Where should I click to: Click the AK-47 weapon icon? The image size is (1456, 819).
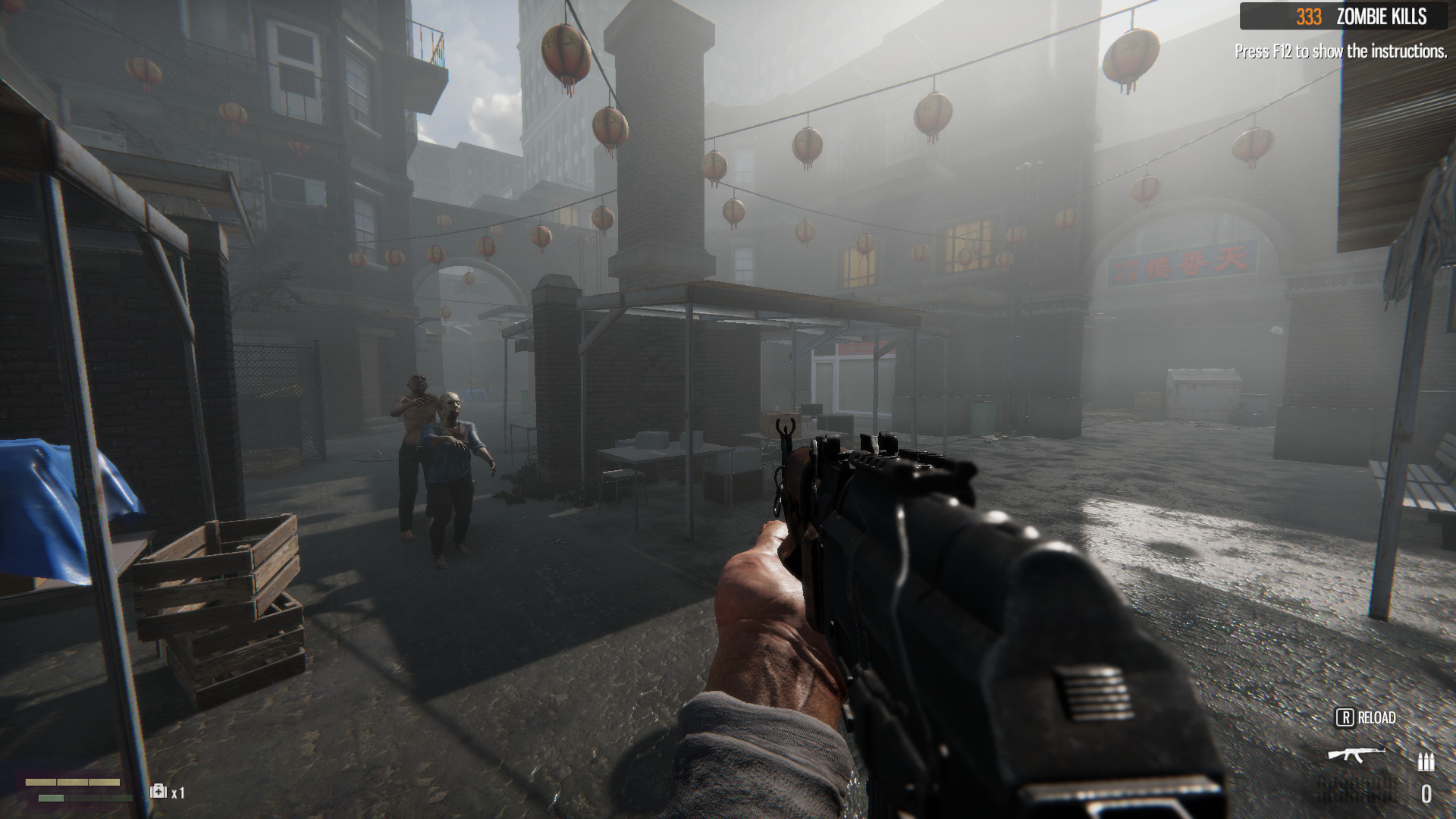(x=1357, y=754)
